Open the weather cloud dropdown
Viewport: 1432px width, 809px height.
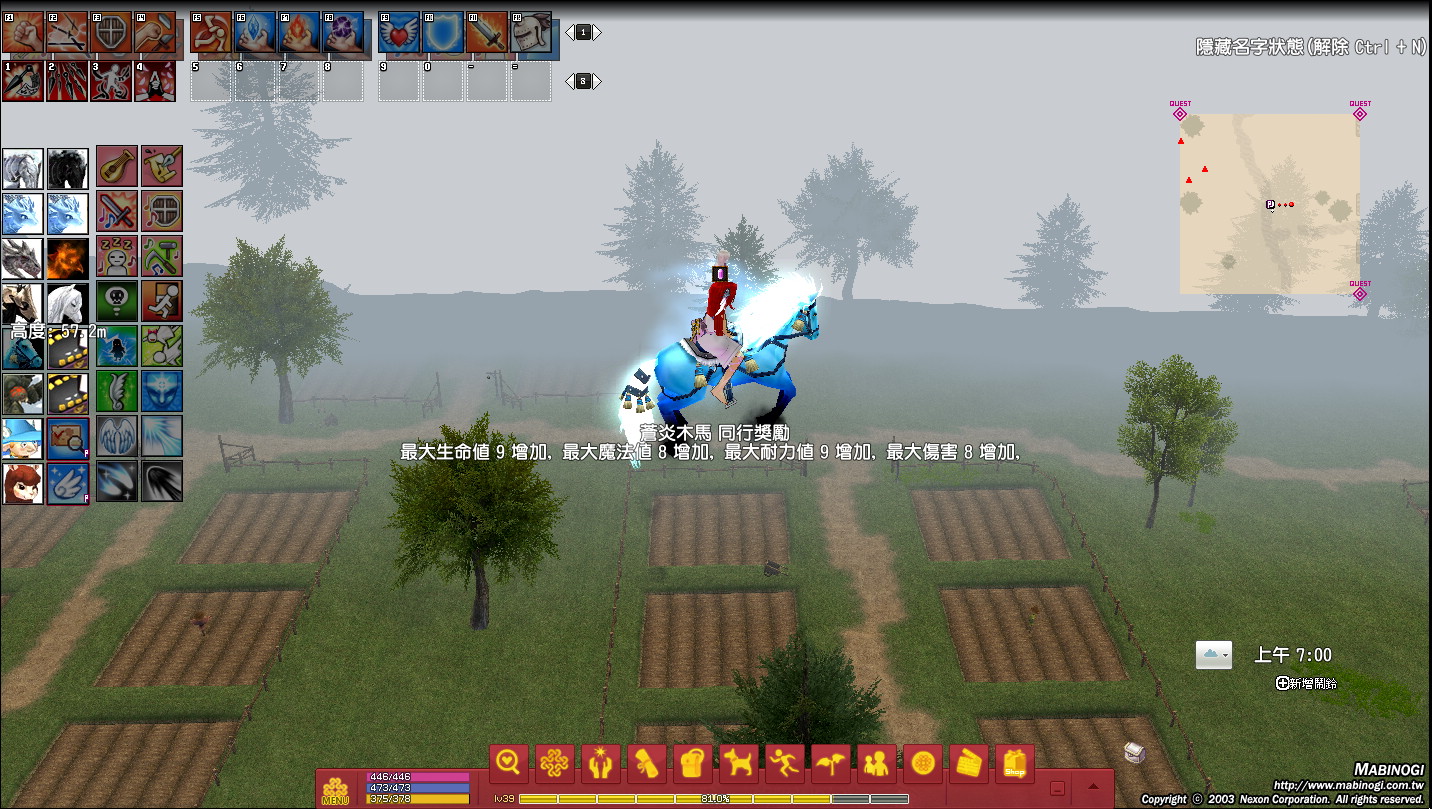(1213, 655)
